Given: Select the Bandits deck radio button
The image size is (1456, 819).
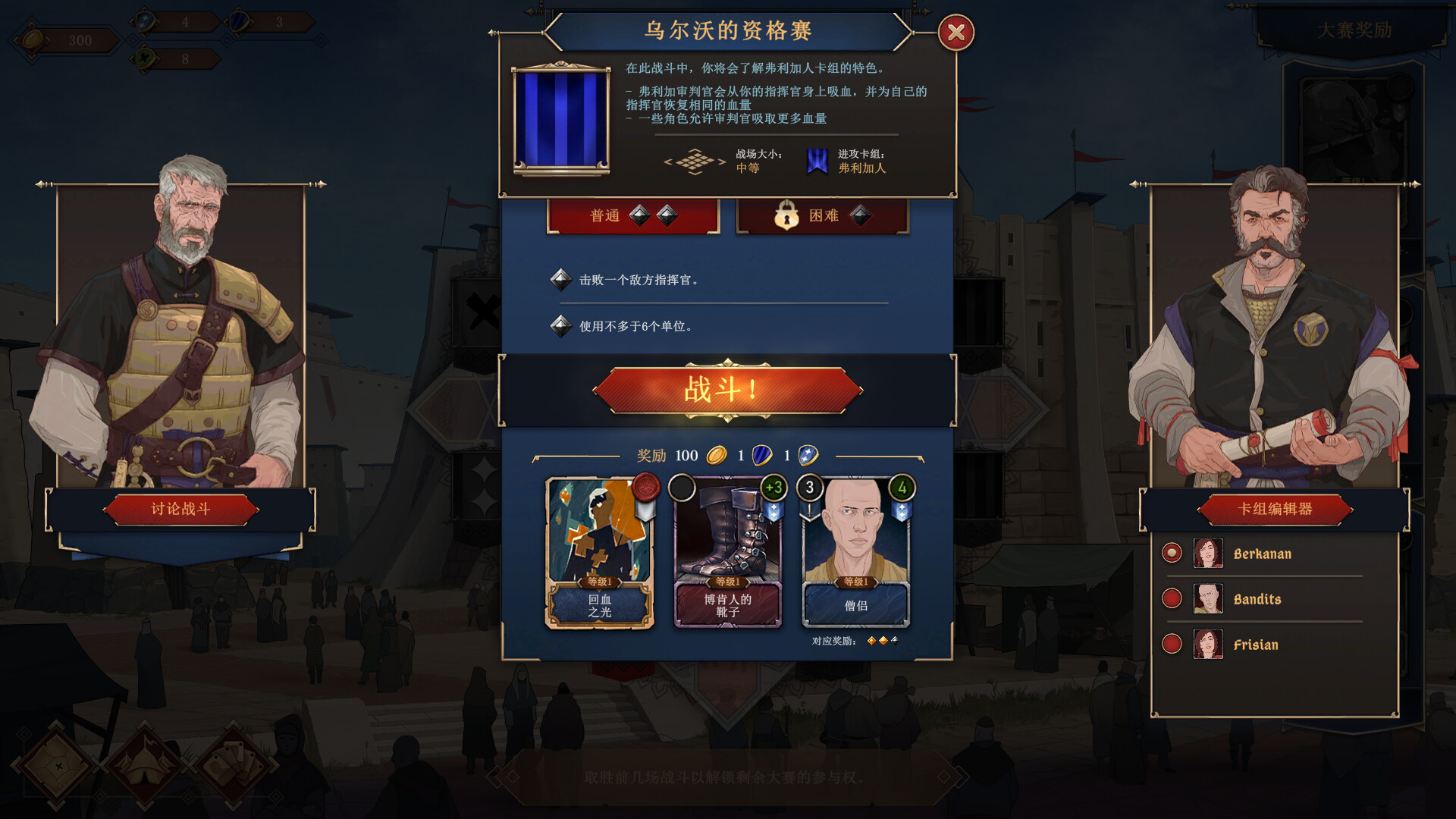Looking at the screenshot, I should coord(1172,598).
